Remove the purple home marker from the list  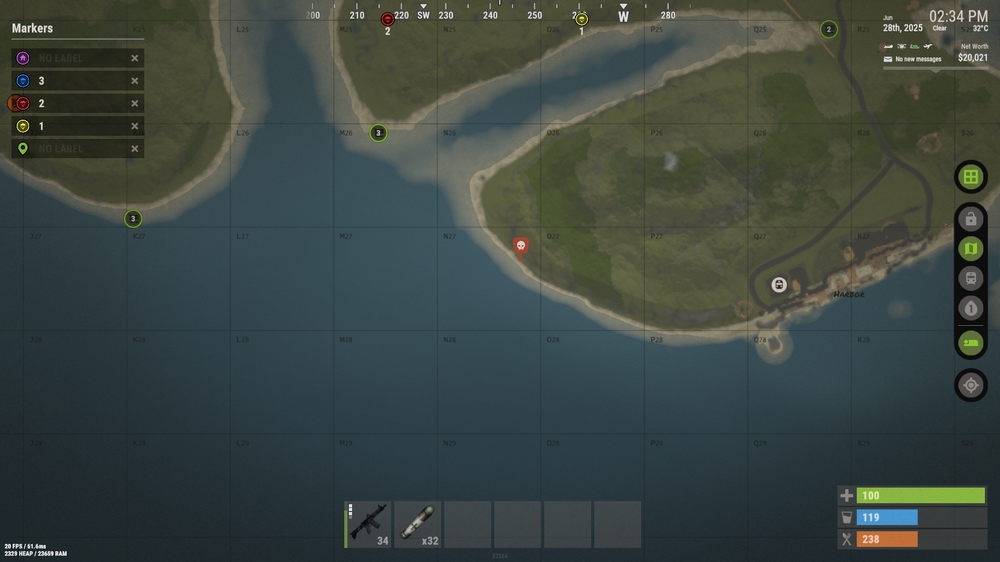click(x=135, y=58)
